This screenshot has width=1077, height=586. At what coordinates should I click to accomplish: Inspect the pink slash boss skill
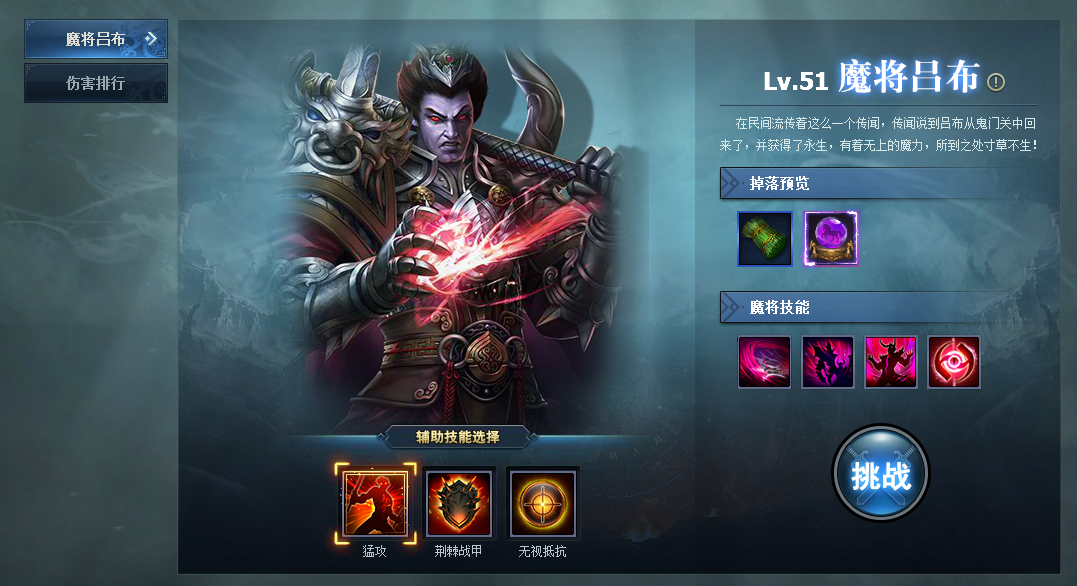pos(765,362)
